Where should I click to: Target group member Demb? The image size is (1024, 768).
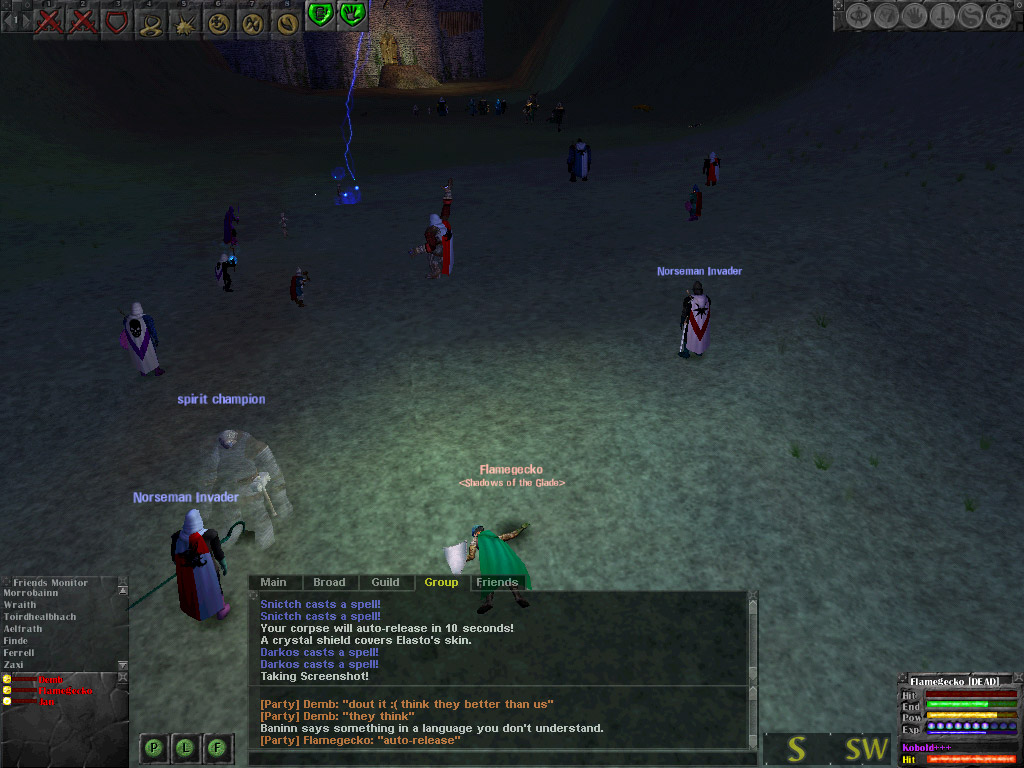pyautogui.click(x=50, y=680)
